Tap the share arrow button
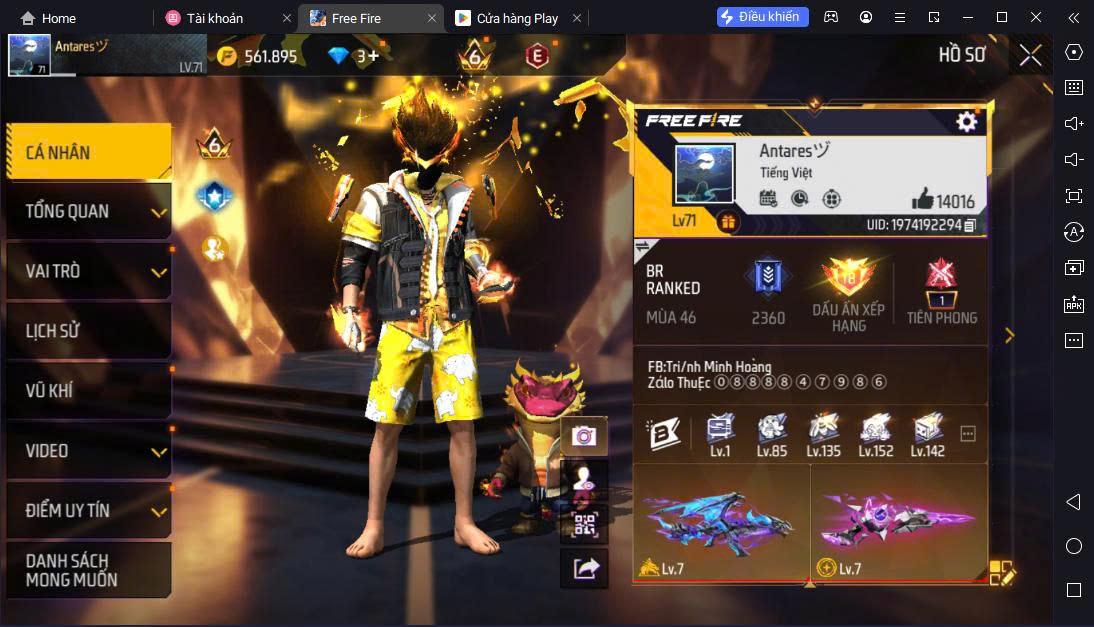The height and width of the screenshot is (627, 1094). coord(584,569)
